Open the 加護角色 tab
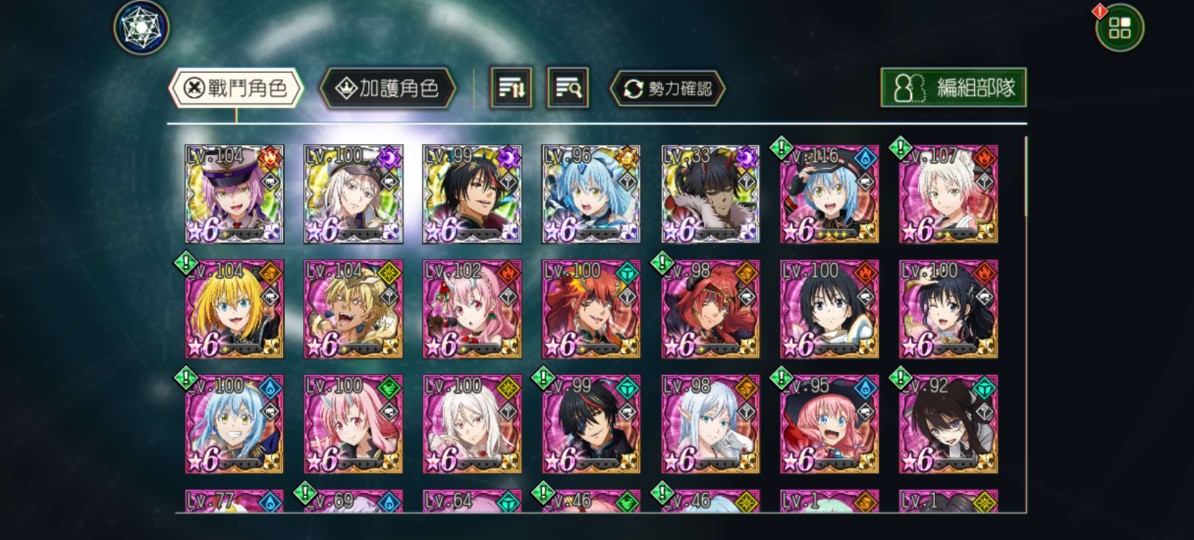 click(387, 88)
